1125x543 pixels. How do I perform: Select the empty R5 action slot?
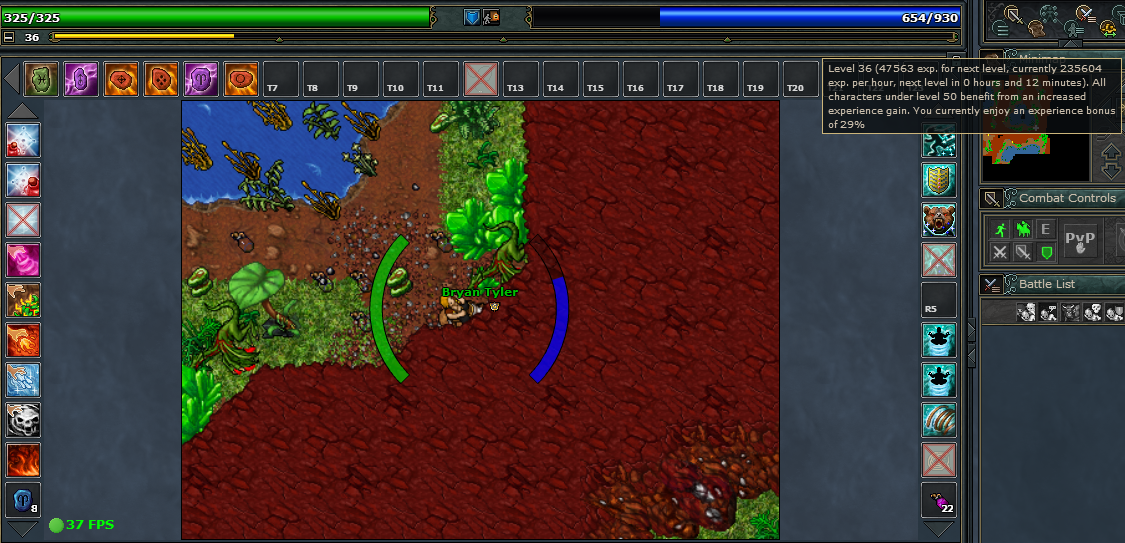[939, 300]
